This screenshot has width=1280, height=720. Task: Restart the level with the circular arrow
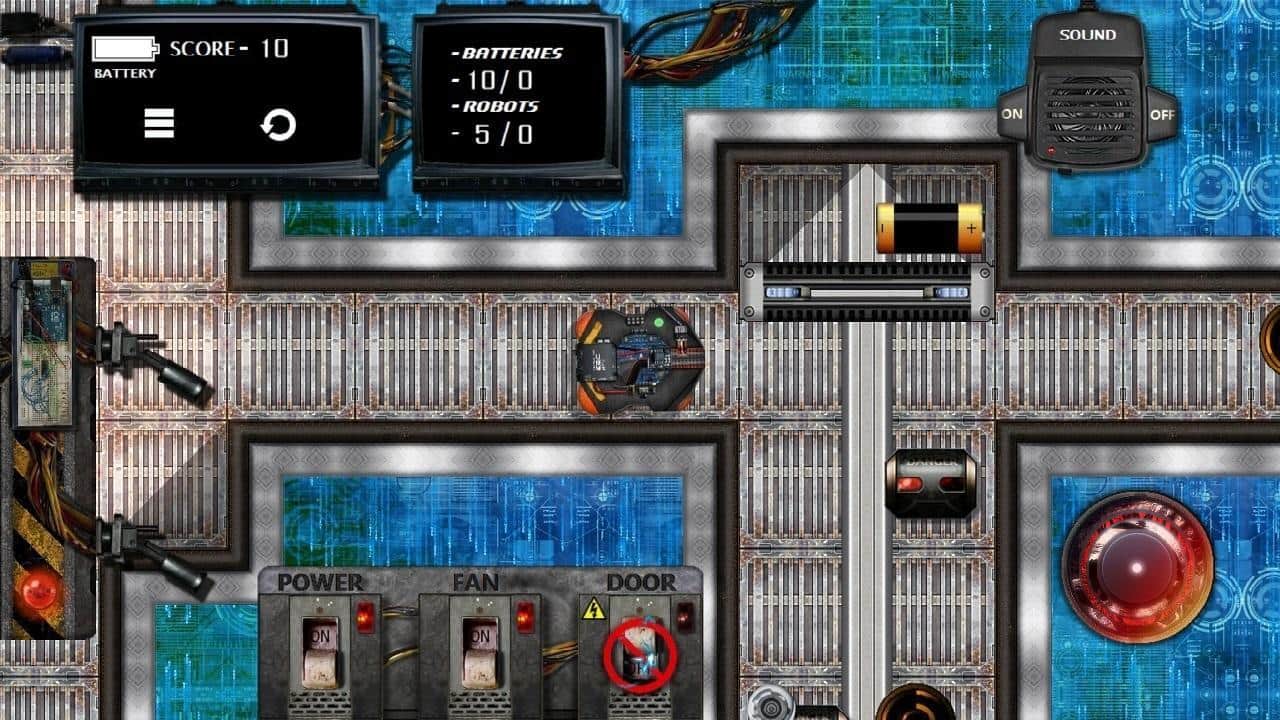[278, 125]
